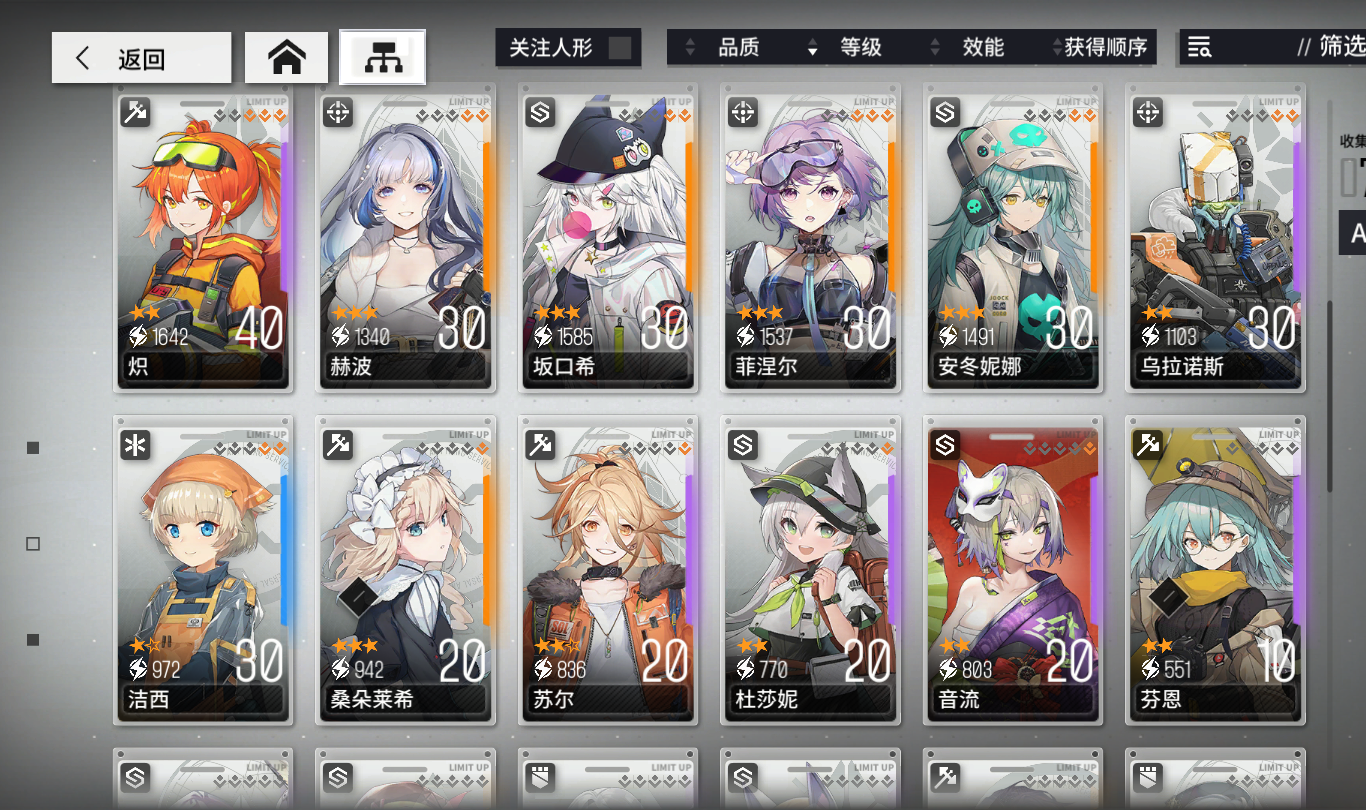Screen dimensions: 1366x810
Task: Click the 返回 back button
Action: click(x=140, y=57)
